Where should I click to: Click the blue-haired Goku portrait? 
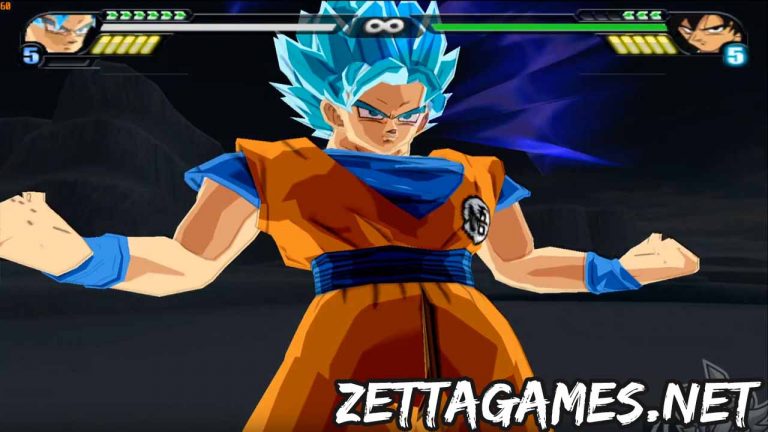point(60,33)
